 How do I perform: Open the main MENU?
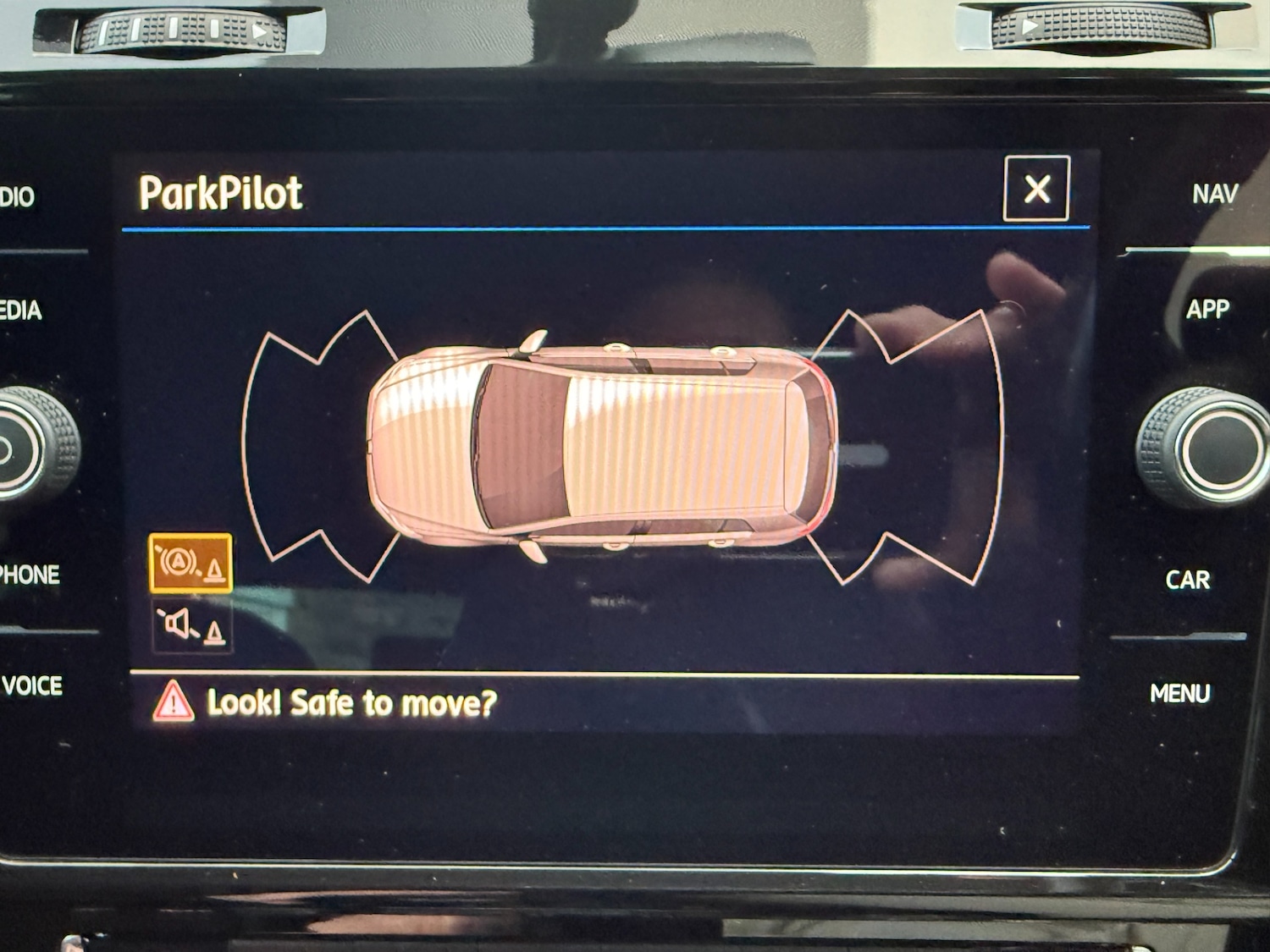tap(1179, 694)
